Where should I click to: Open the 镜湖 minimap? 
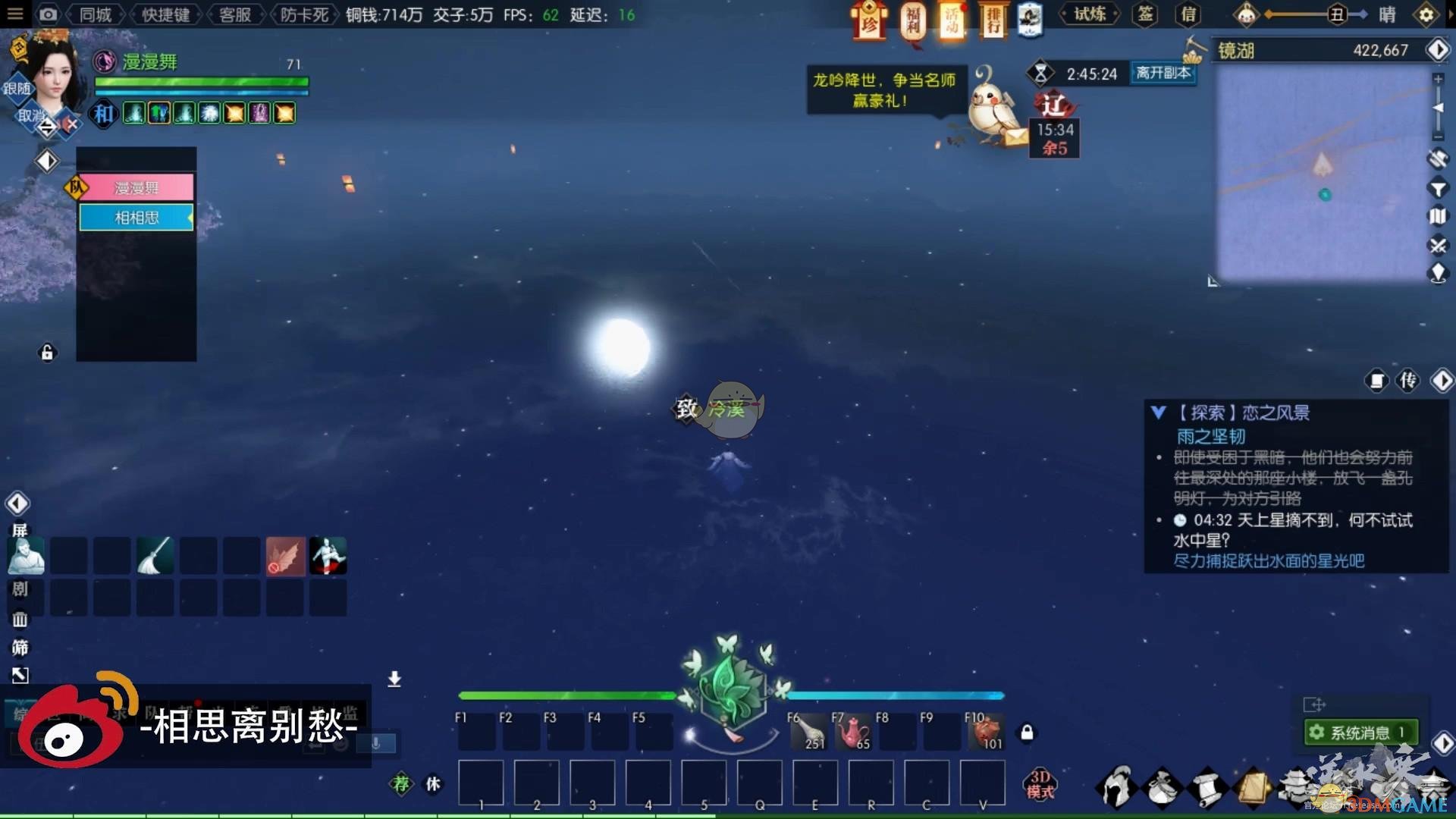pos(1322,174)
